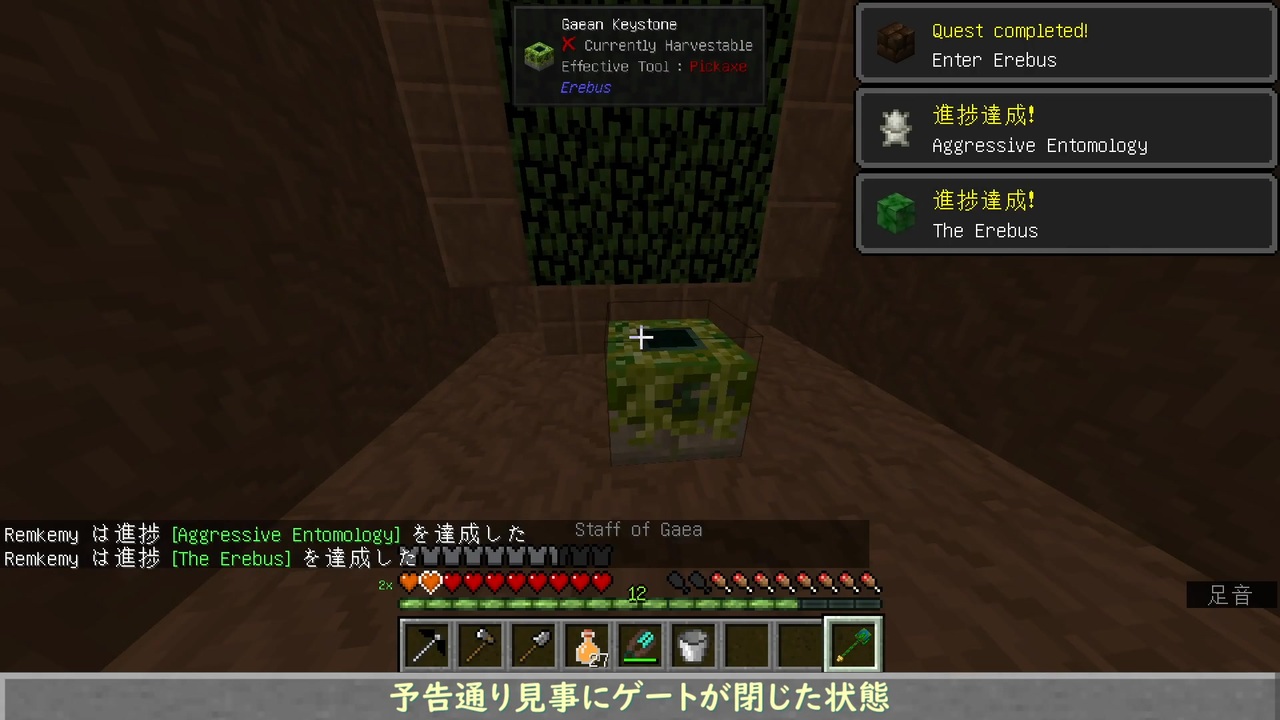Click the Erebus label in the tooltip
The image size is (1280, 720).
pyautogui.click(x=585, y=87)
